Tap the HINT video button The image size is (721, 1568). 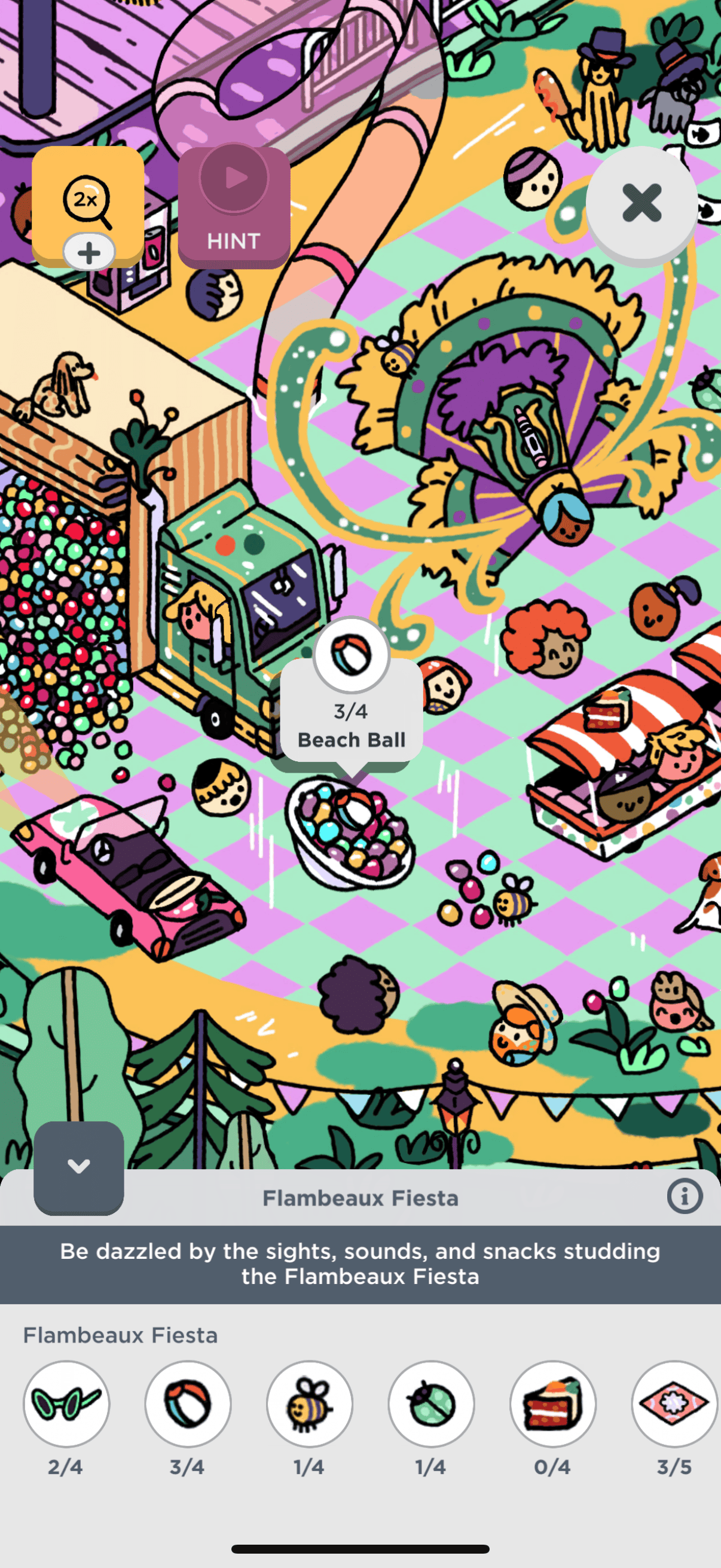[x=234, y=207]
